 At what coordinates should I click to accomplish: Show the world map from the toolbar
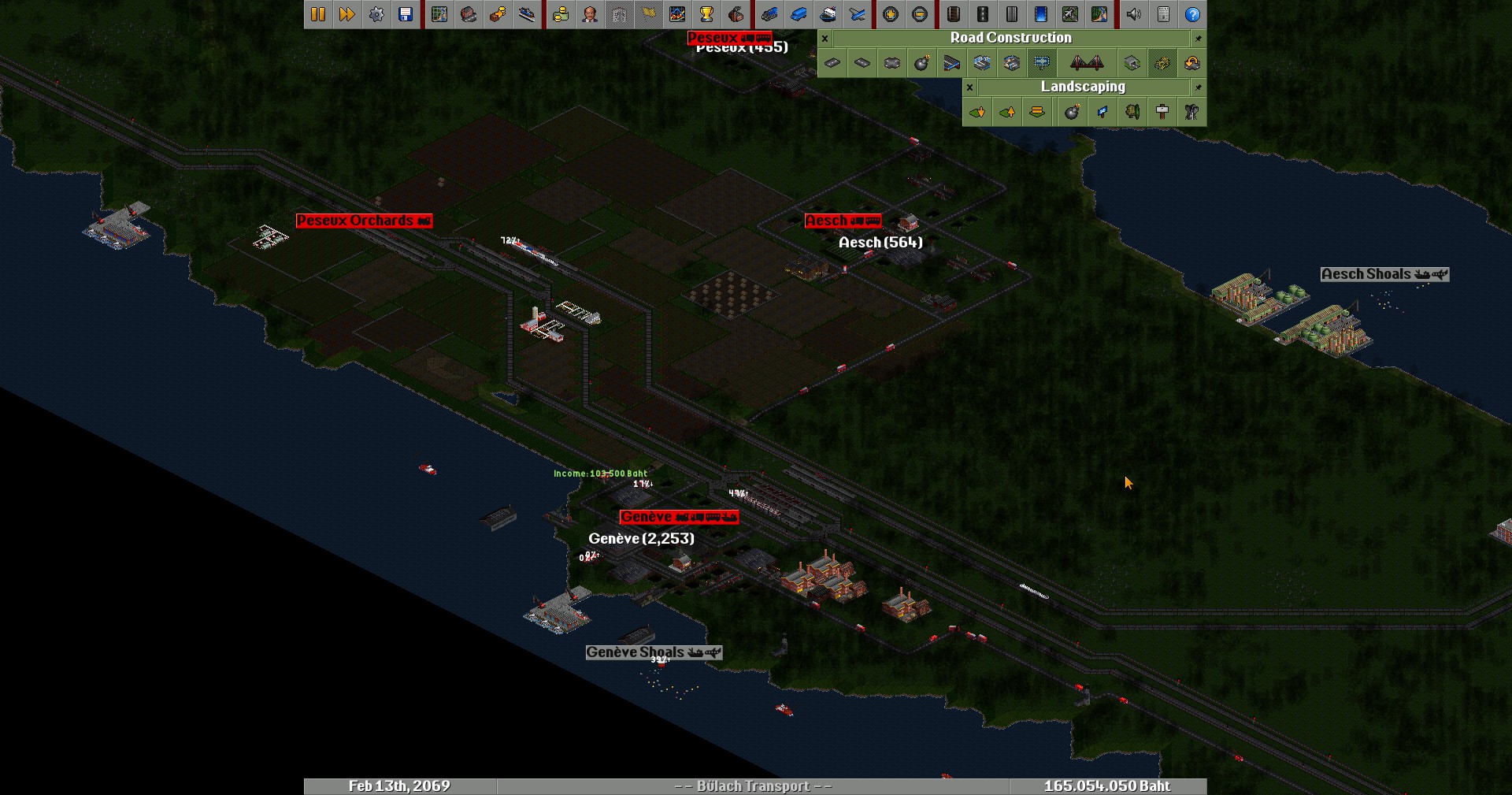pyautogui.click(x=439, y=14)
